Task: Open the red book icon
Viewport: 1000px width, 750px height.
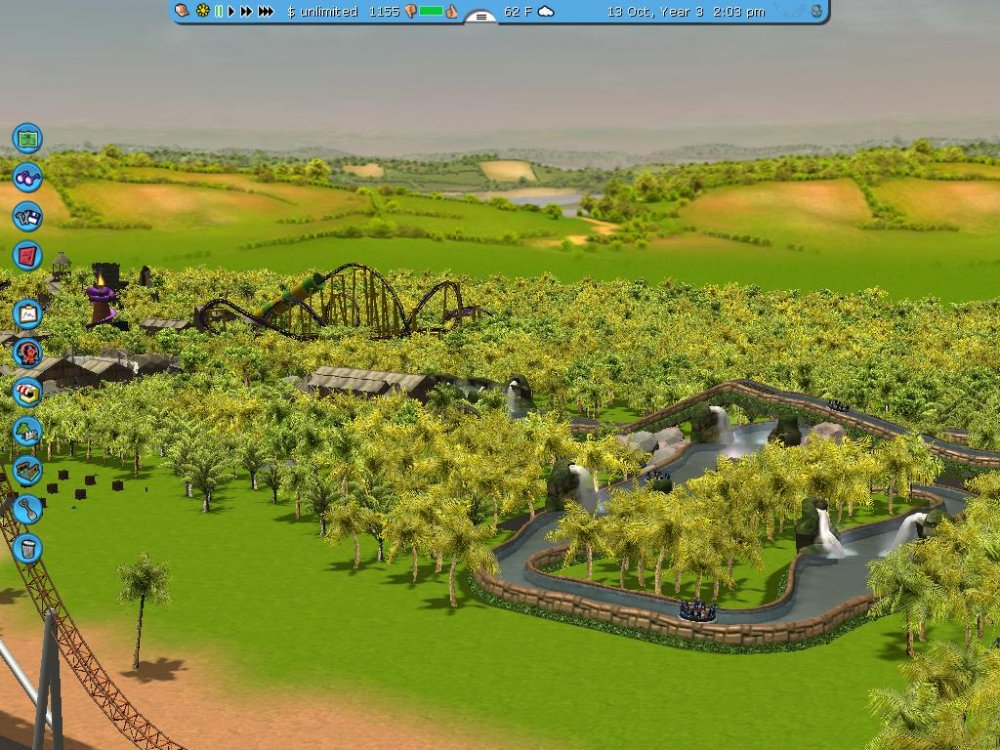Action: tap(27, 255)
